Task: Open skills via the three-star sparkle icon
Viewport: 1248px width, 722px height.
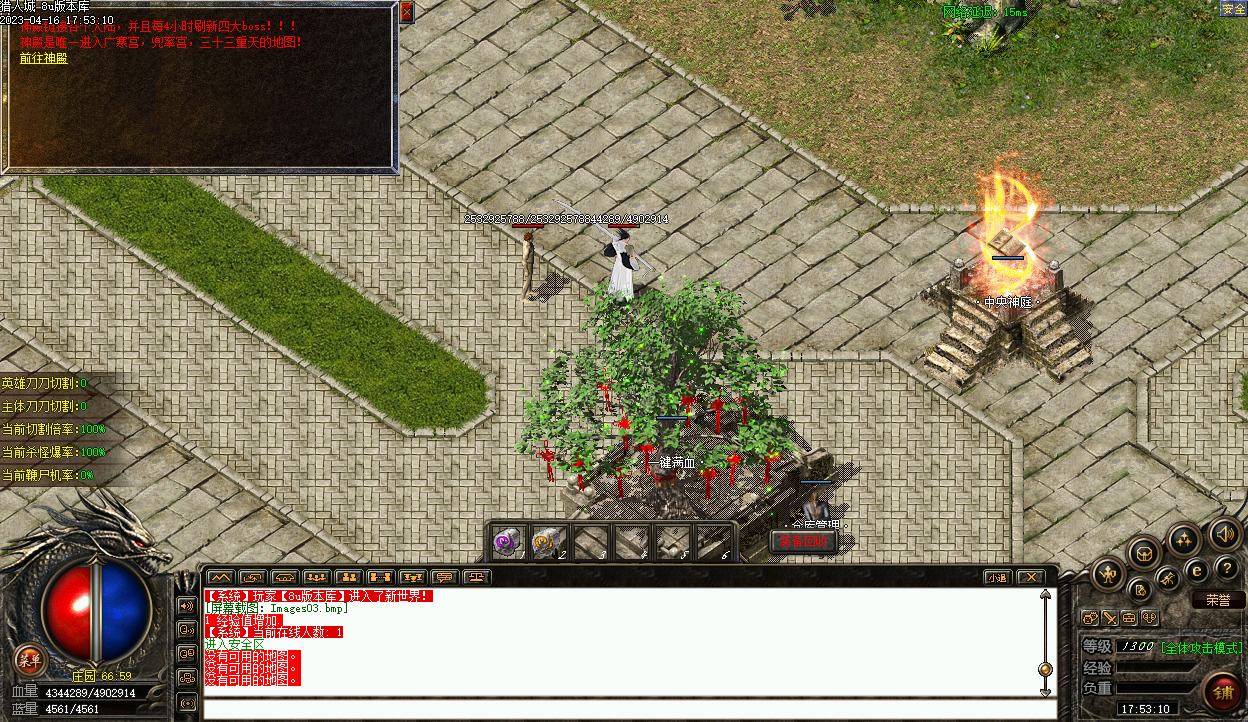Action: [1184, 541]
